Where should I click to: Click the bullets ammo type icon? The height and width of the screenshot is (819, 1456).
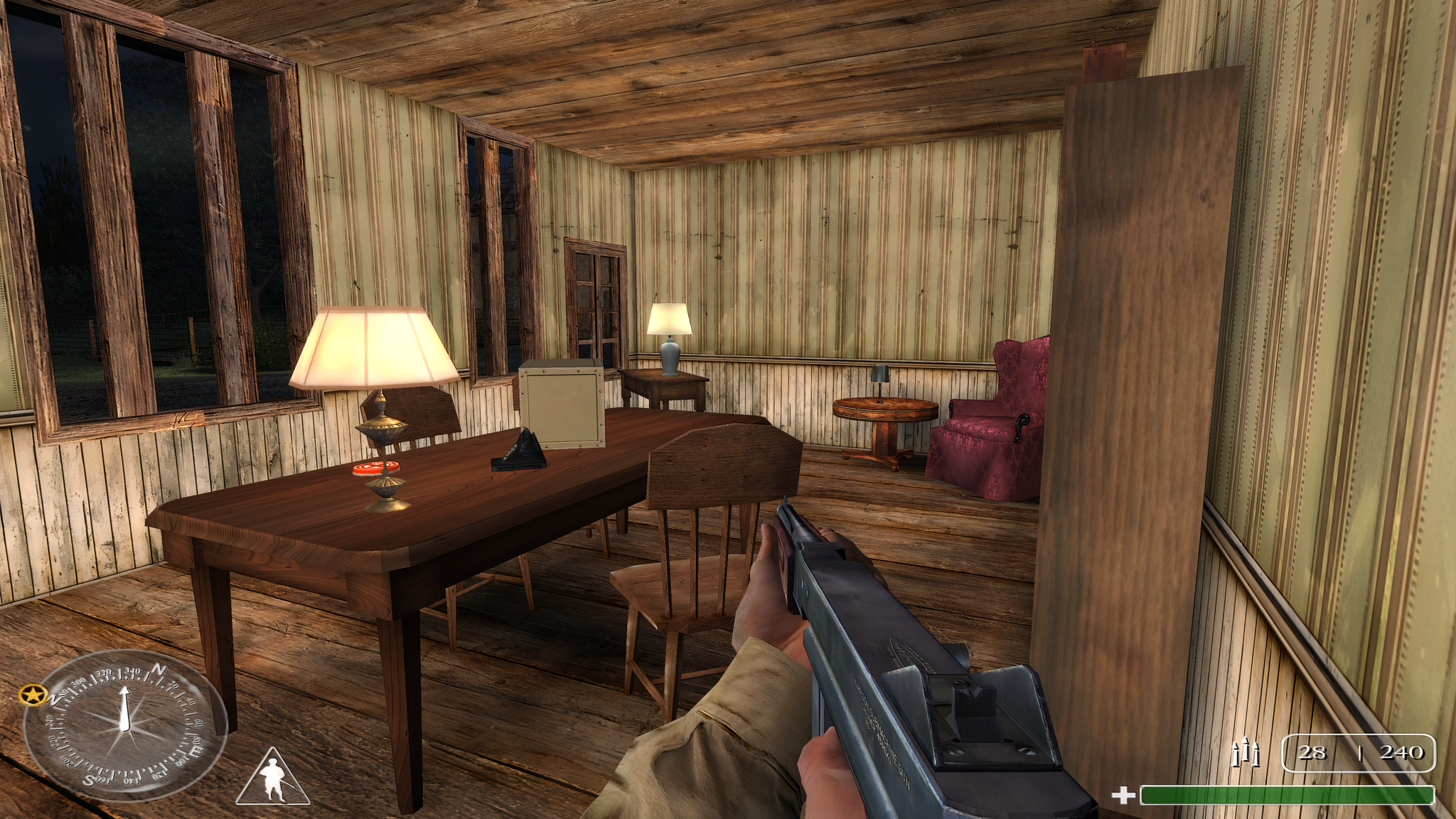coord(1245,753)
